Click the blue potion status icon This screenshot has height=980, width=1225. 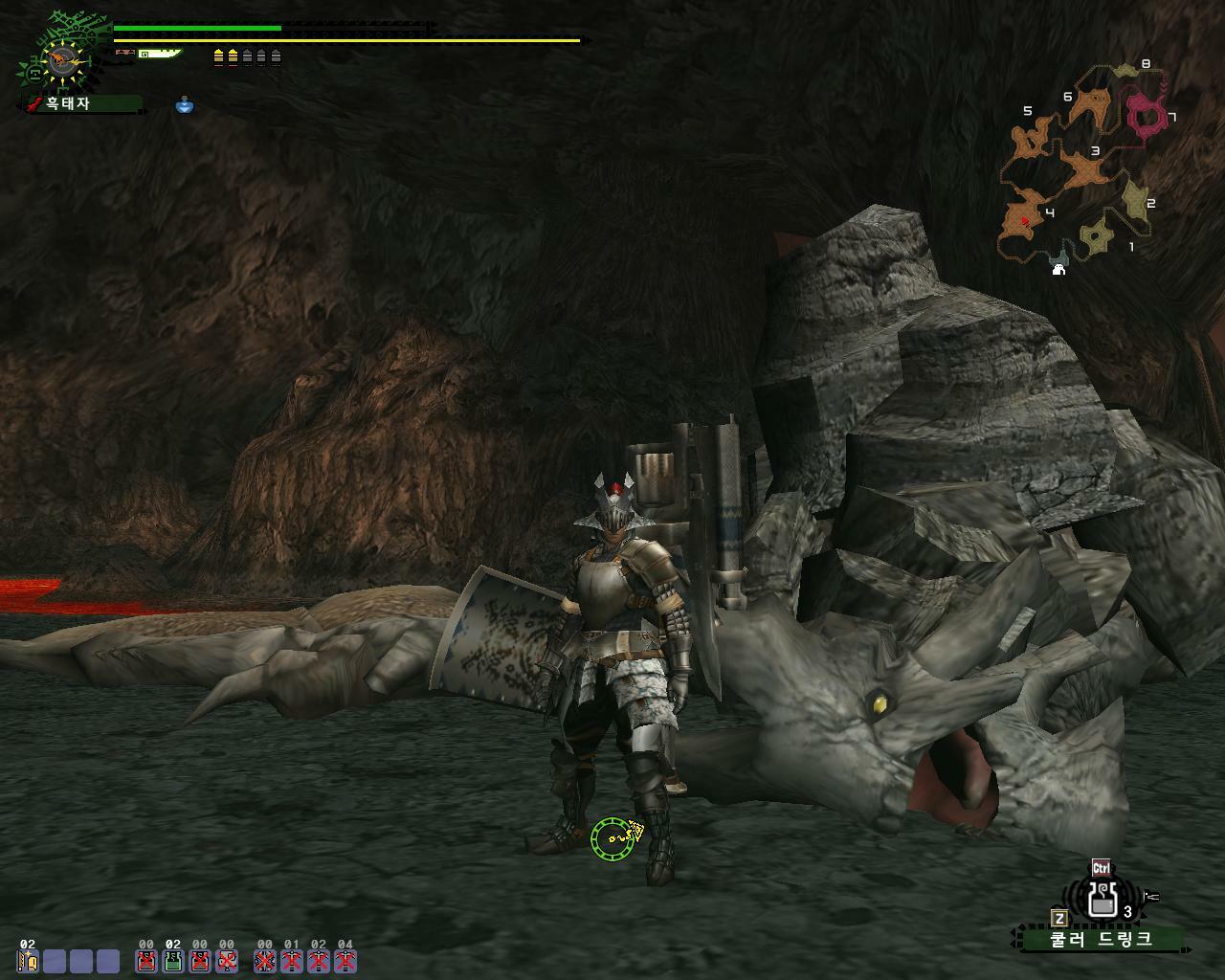point(185,104)
